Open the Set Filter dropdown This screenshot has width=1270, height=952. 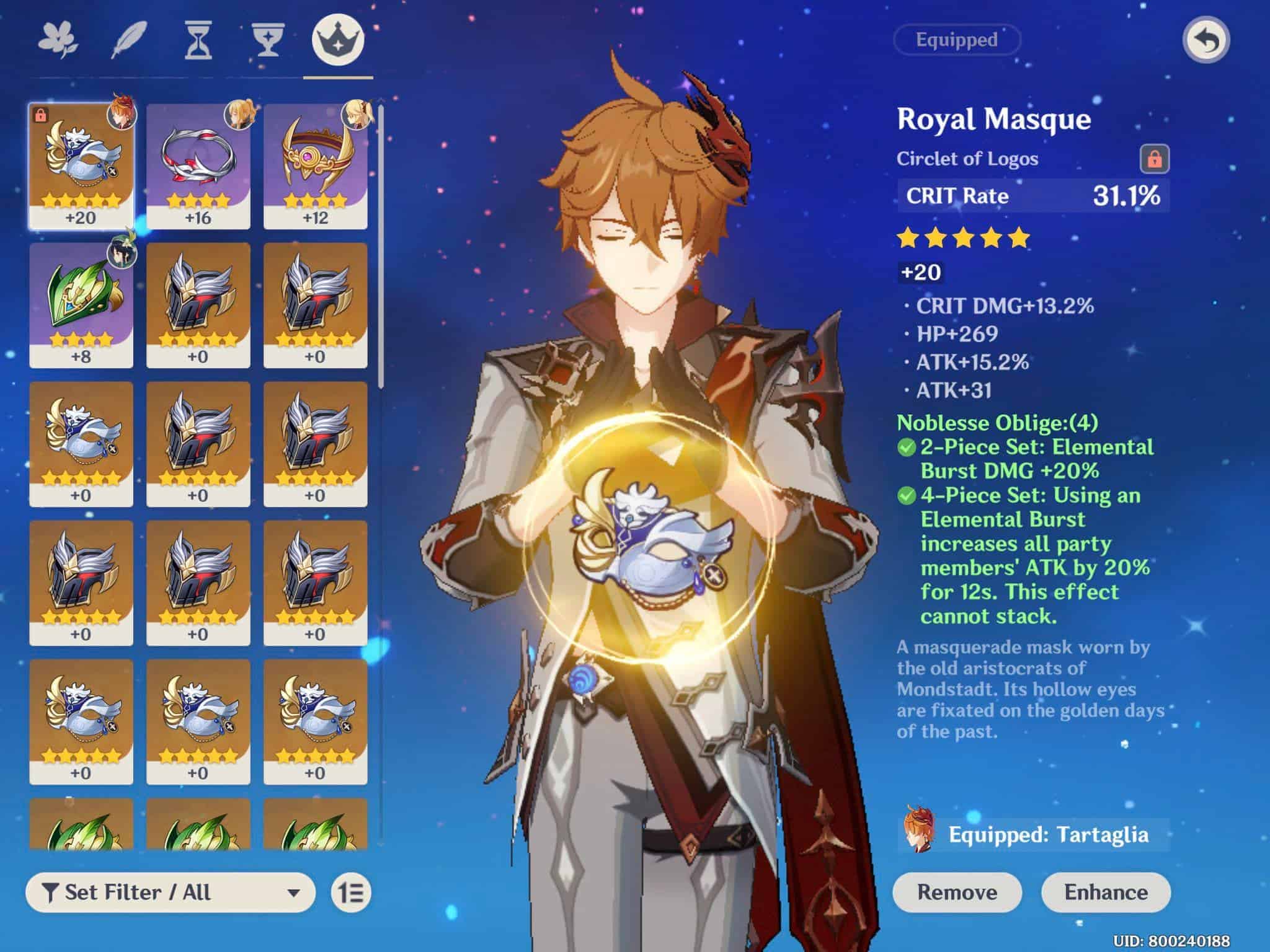point(170,892)
